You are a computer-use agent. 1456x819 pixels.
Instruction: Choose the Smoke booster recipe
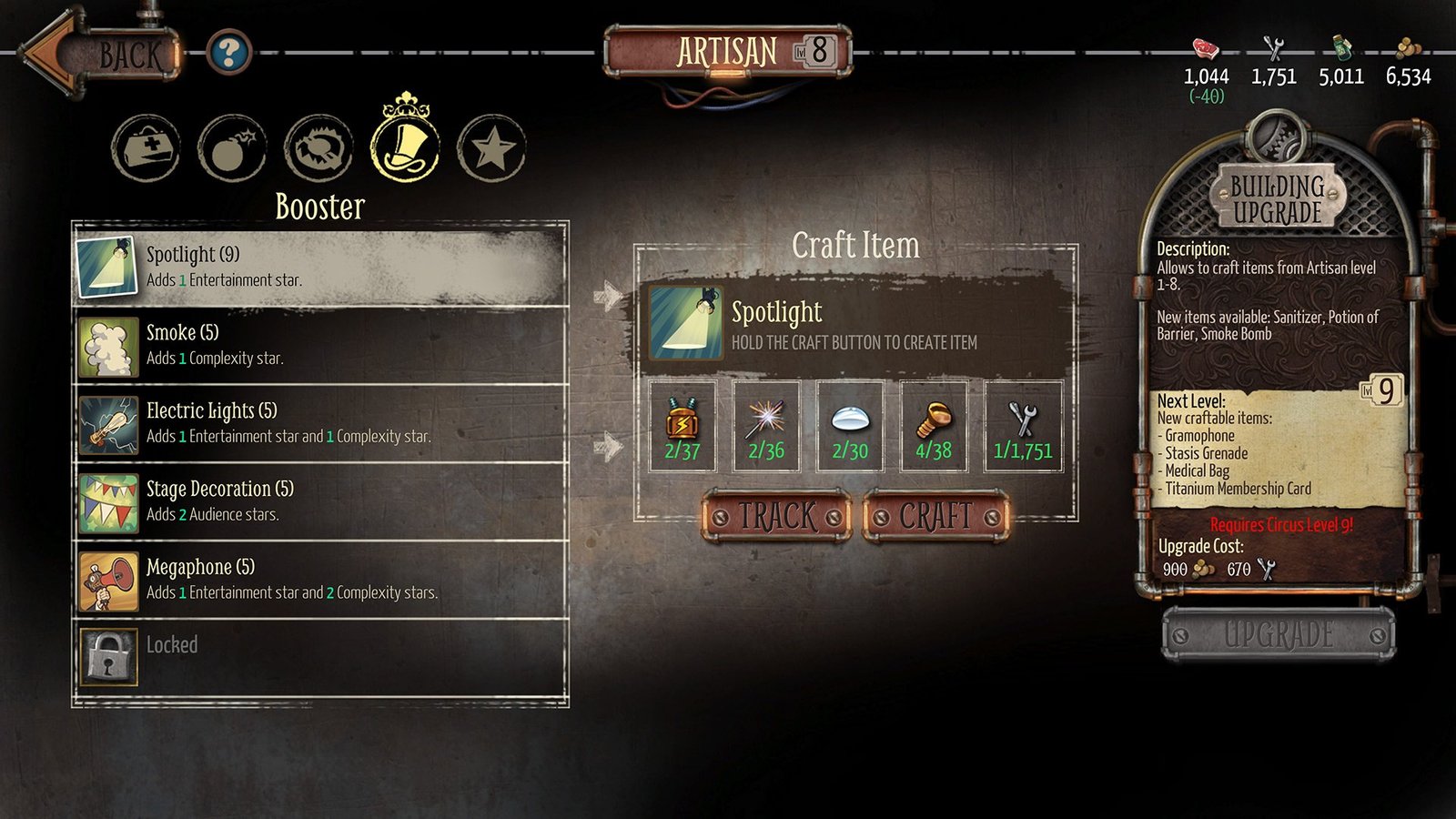320,346
